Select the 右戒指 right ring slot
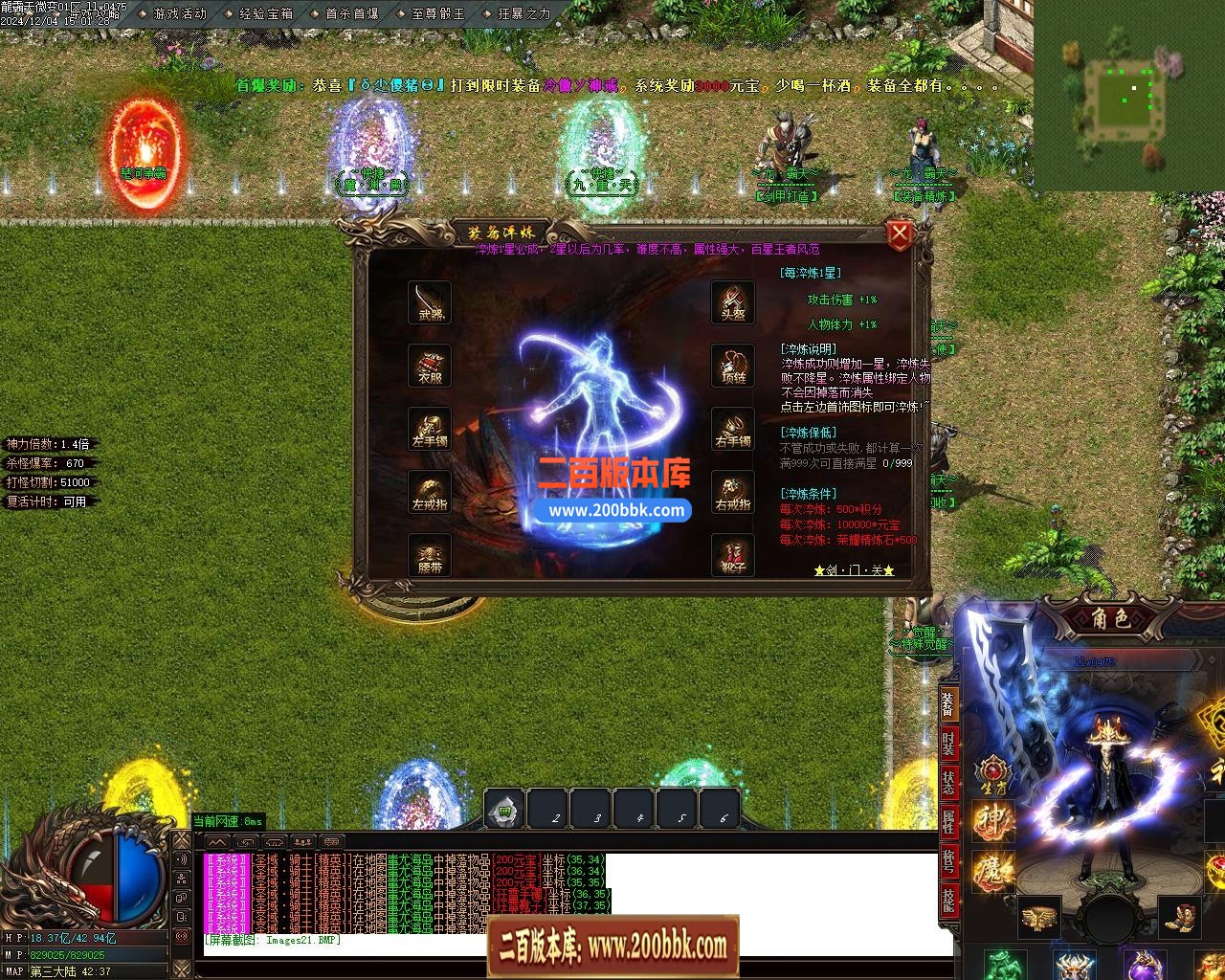This screenshot has width=1225, height=980. pyautogui.click(x=733, y=491)
